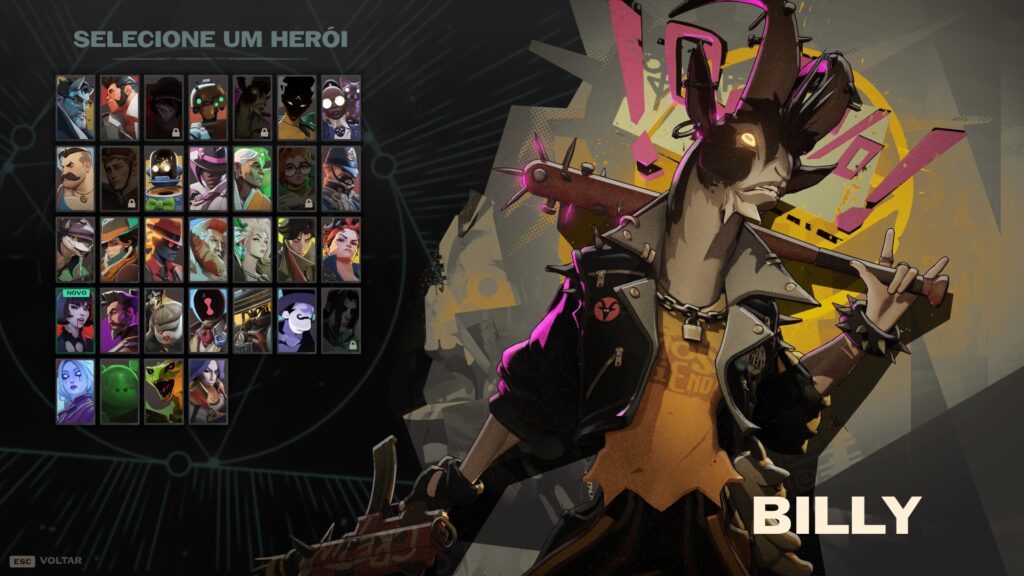The height and width of the screenshot is (576, 1024).
Task: Select the new vampire hero marked NOVO
Action: click(75, 320)
